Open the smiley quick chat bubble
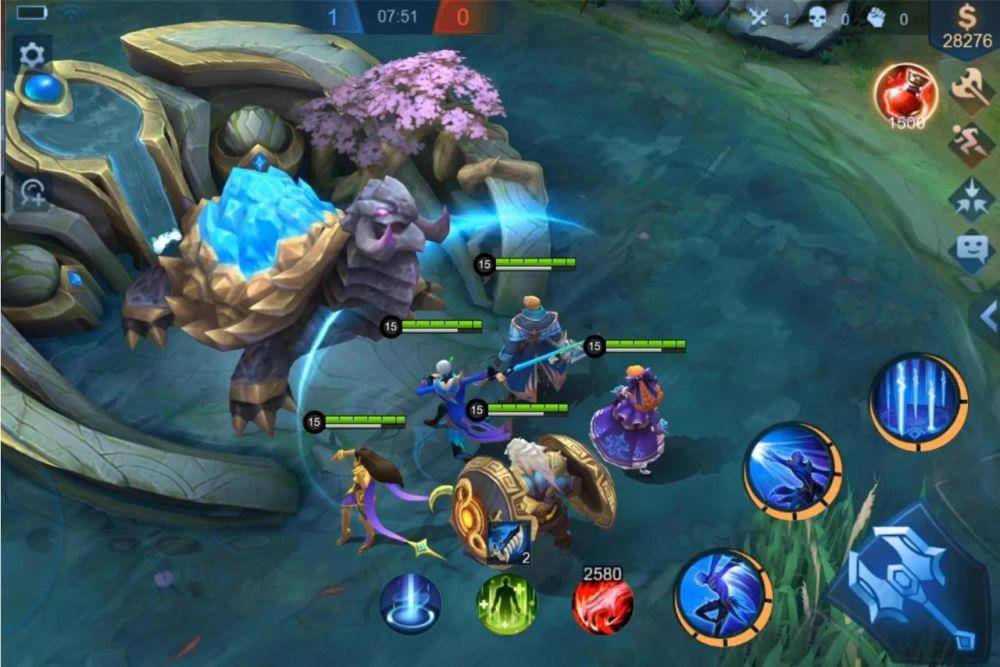 coord(971,250)
